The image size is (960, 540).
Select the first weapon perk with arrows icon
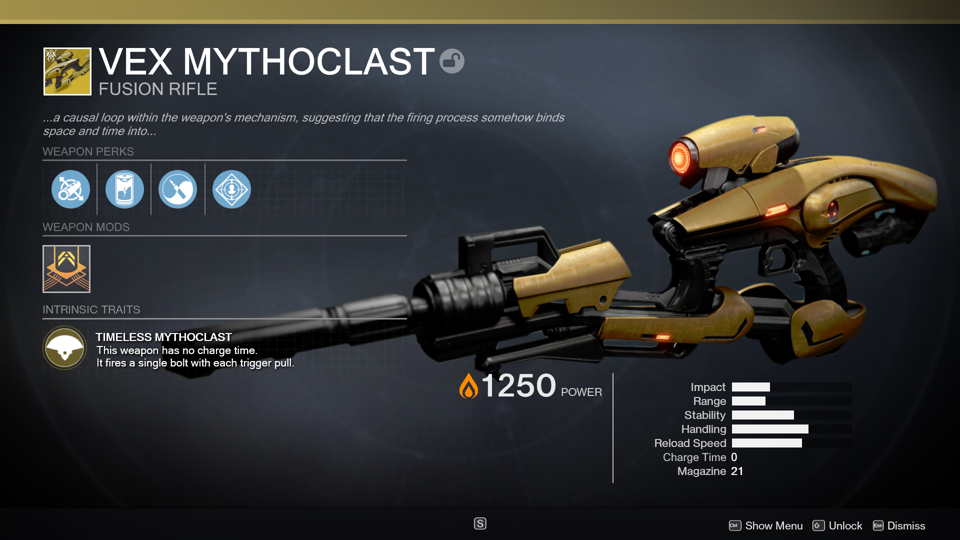pos(71,189)
